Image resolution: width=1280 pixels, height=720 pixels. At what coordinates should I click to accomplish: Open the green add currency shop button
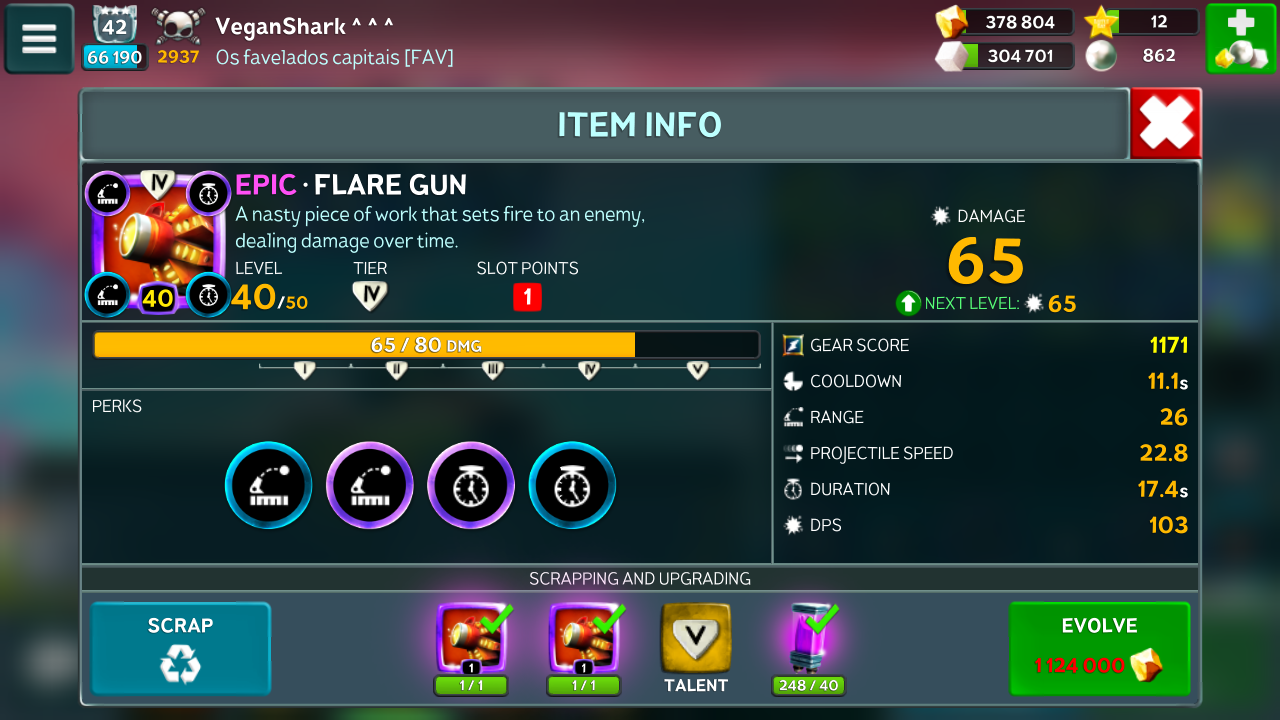tap(1240, 39)
